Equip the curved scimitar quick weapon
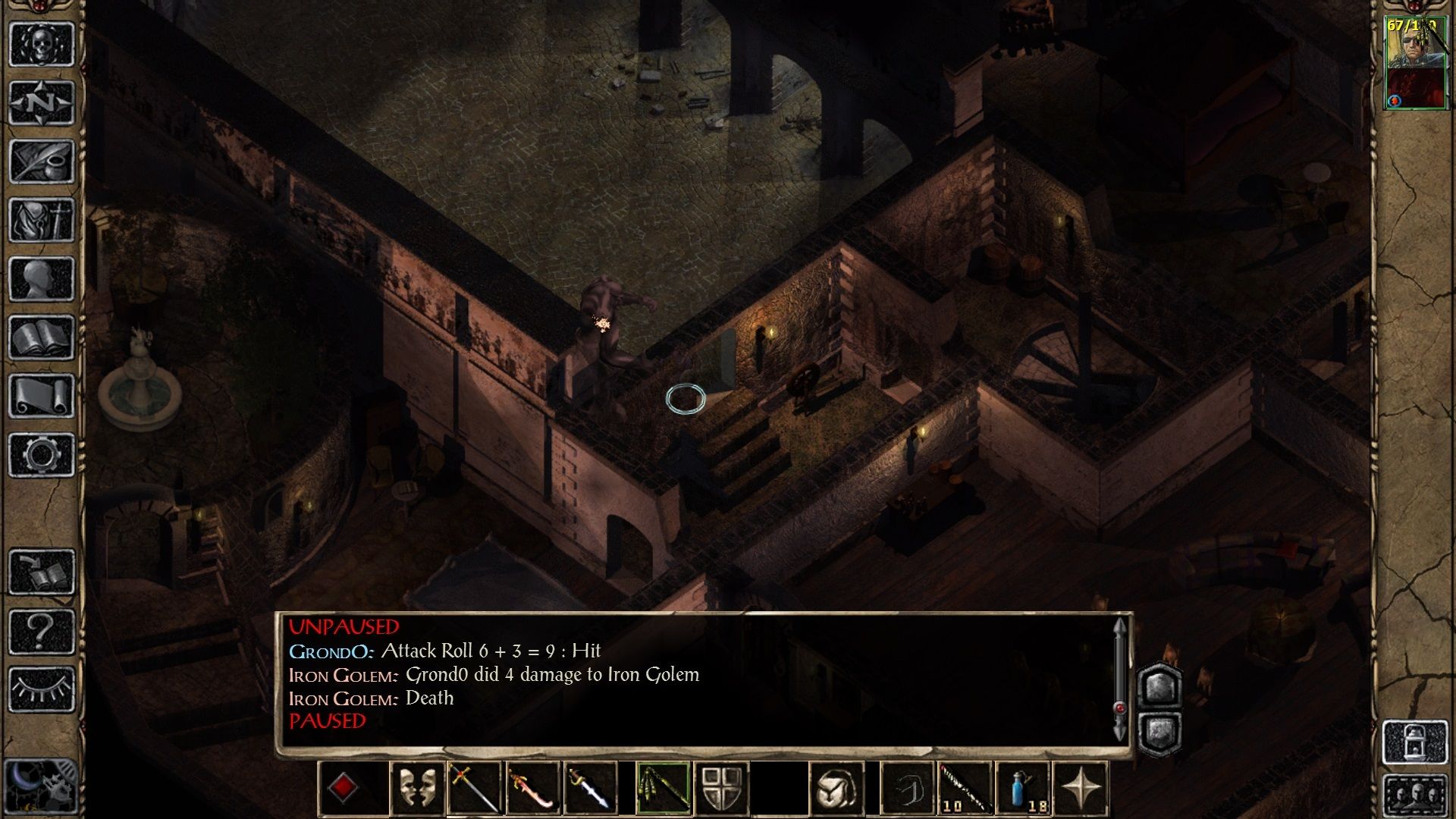Image resolution: width=1456 pixels, height=819 pixels. pyautogui.click(x=532, y=789)
